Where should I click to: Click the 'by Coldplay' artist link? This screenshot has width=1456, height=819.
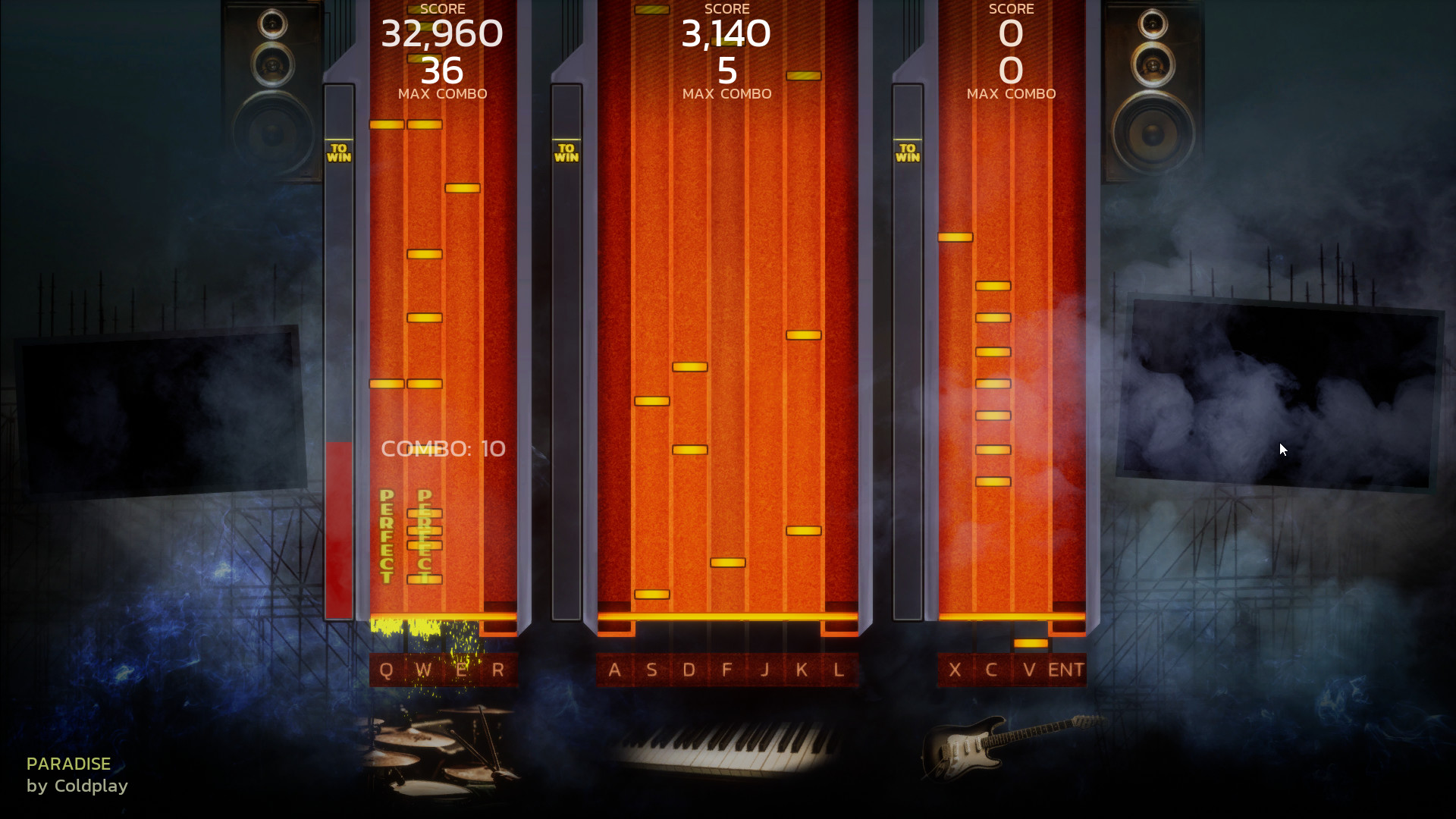77,786
